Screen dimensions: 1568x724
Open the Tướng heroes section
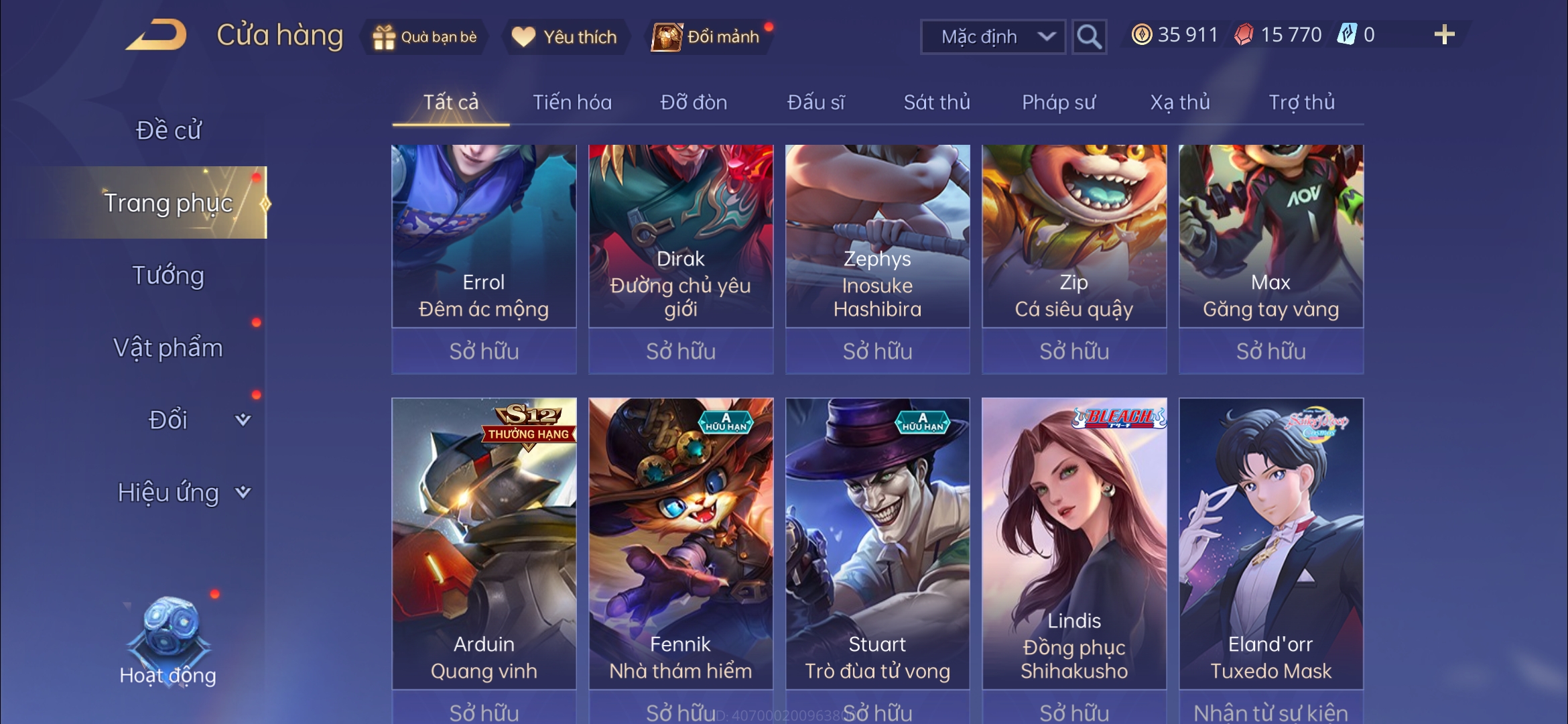tap(168, 276)
